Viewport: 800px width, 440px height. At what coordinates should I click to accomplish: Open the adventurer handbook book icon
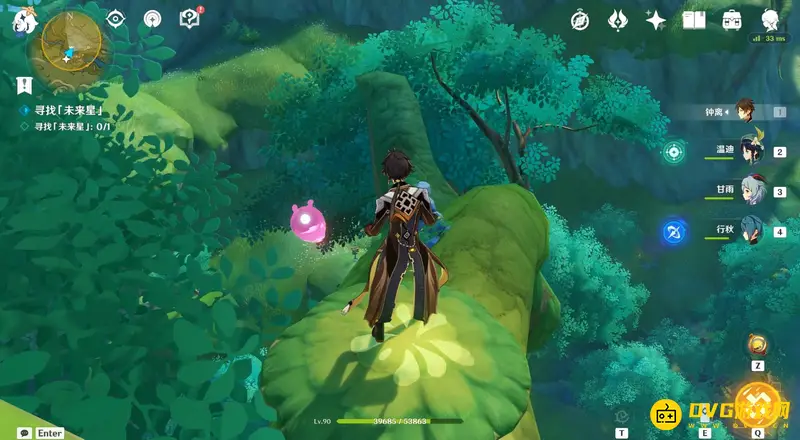tap(694, 19)
